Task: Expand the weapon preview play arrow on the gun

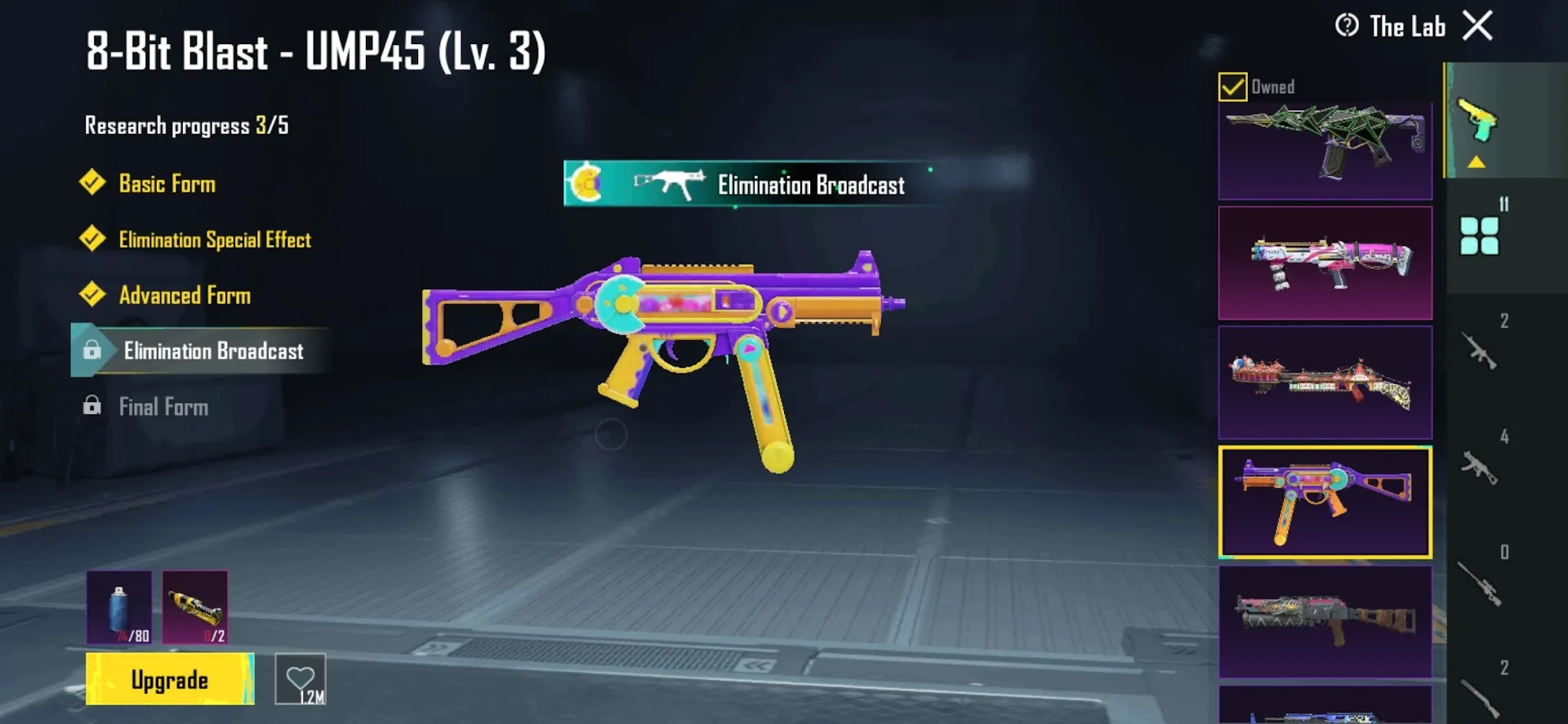Action: click(782, 311)
